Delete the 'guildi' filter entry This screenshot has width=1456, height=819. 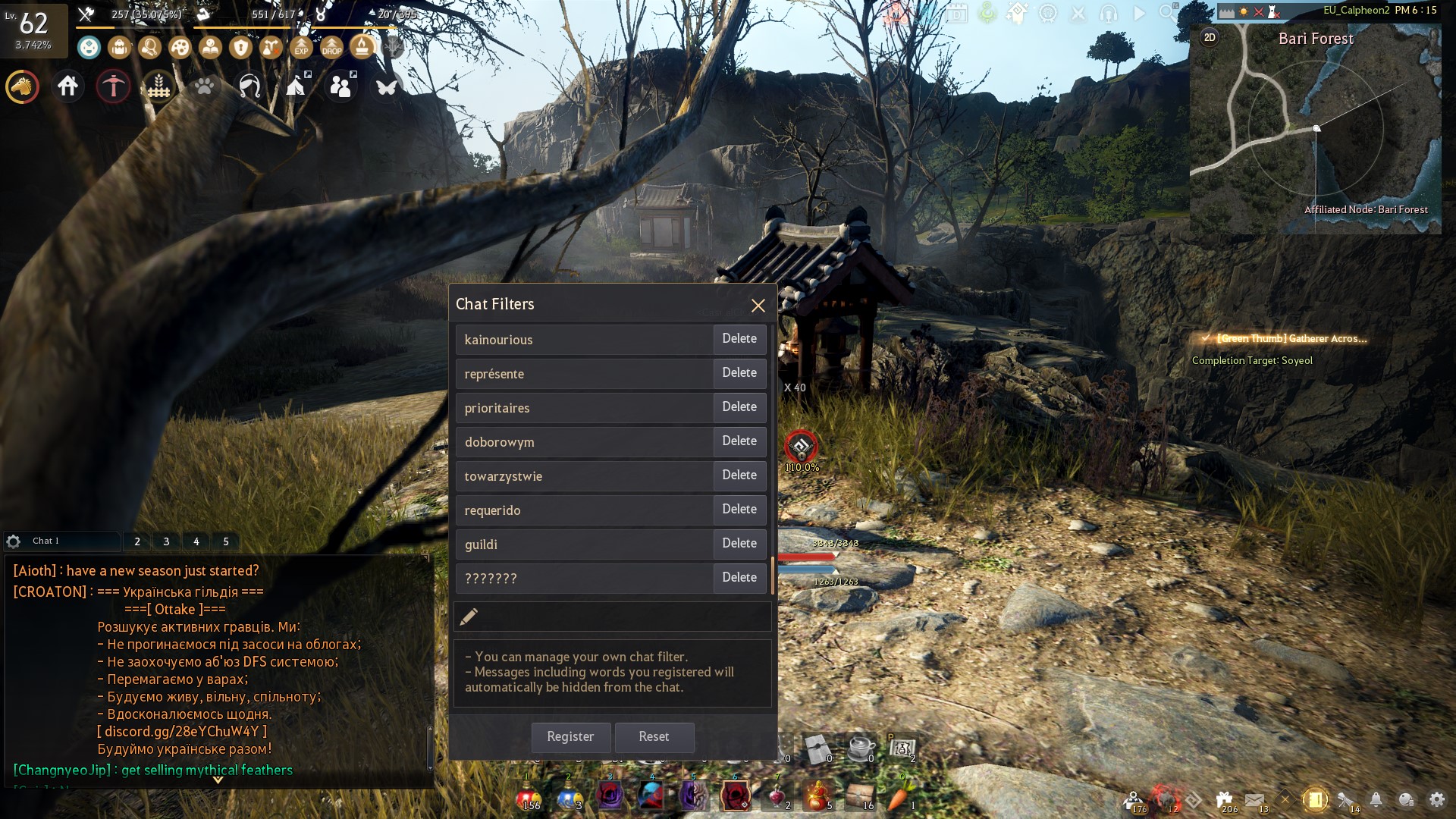(739, 544)
